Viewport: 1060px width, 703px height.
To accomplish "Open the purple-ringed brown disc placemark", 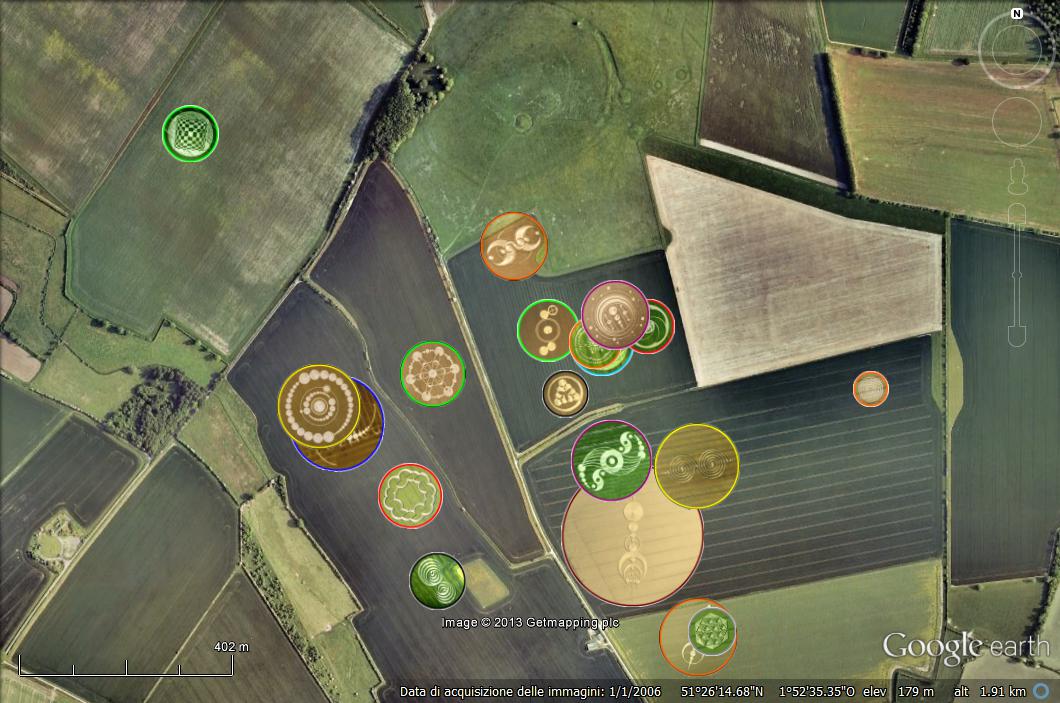I will 615,314.
